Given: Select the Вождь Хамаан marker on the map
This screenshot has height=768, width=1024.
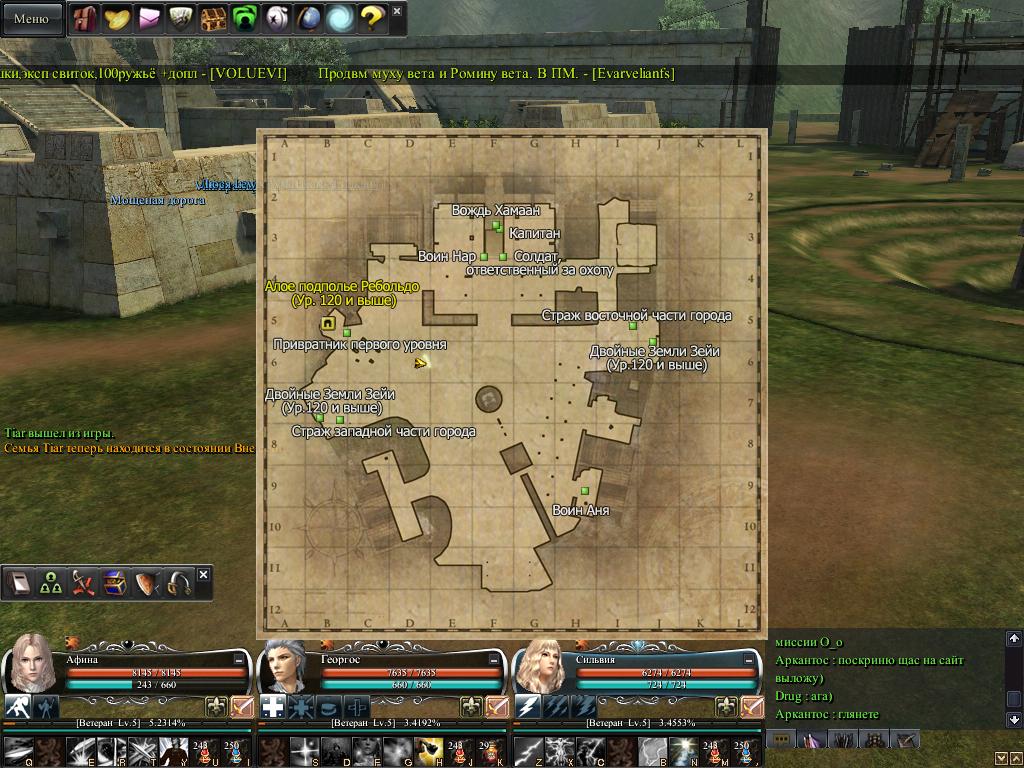Looking at the screenshot, I should point(496,225).
